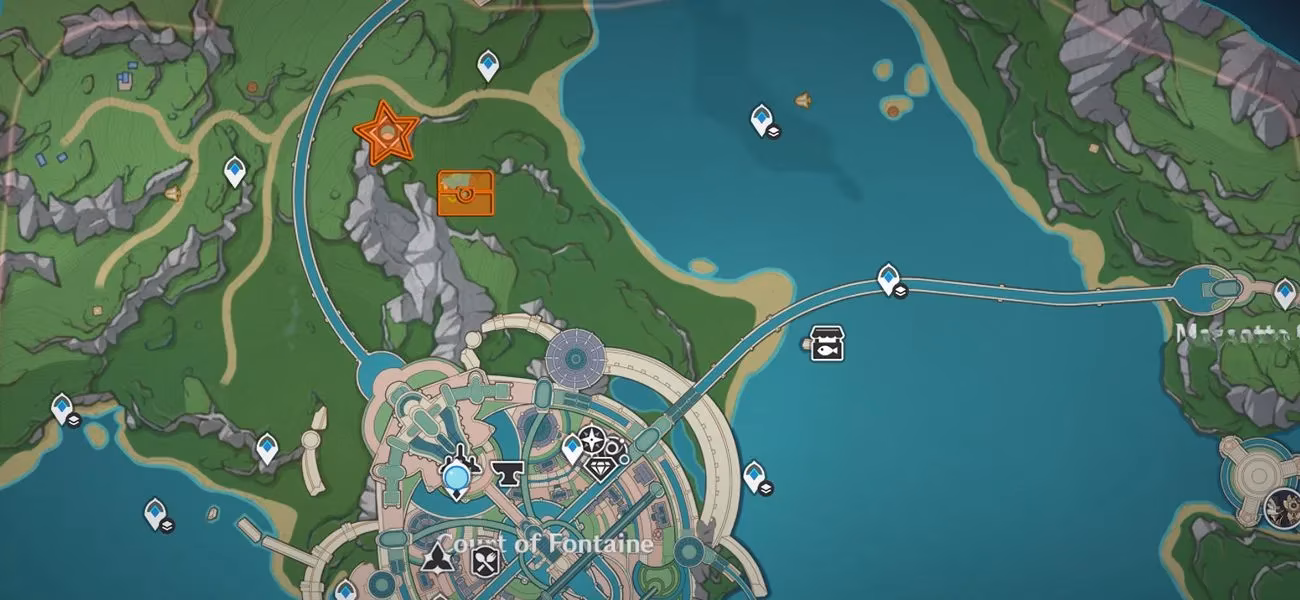Select the blacksmith anvil icon

point(508,475)
